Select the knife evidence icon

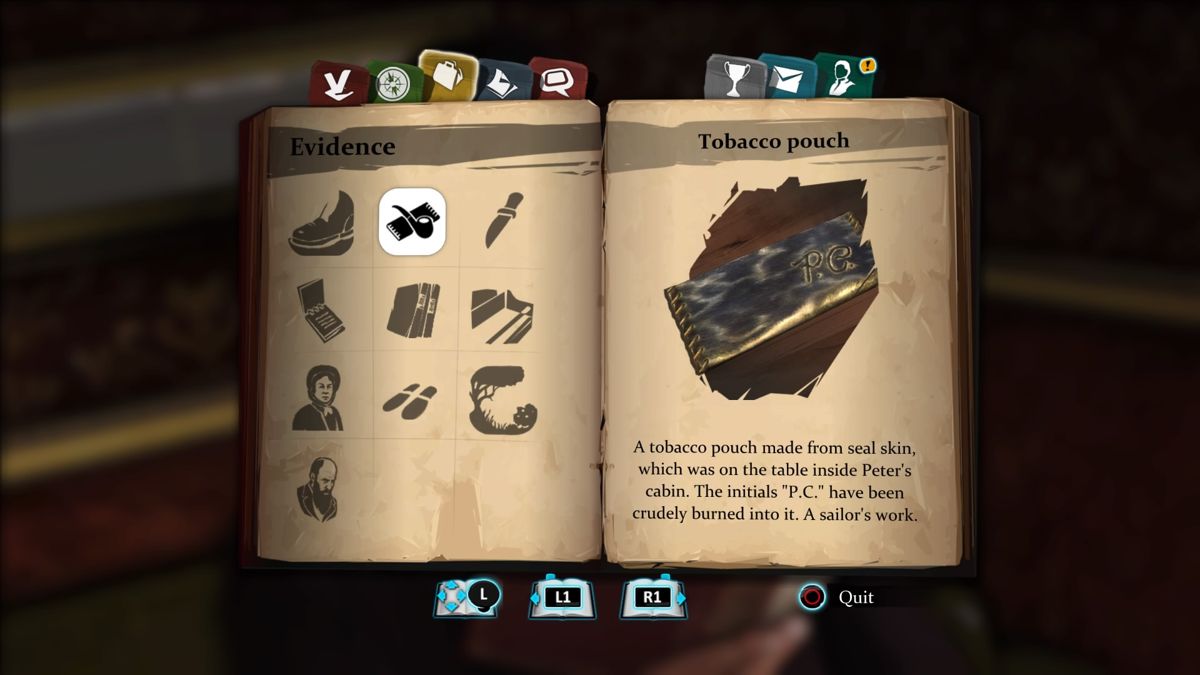click(502, 221)
